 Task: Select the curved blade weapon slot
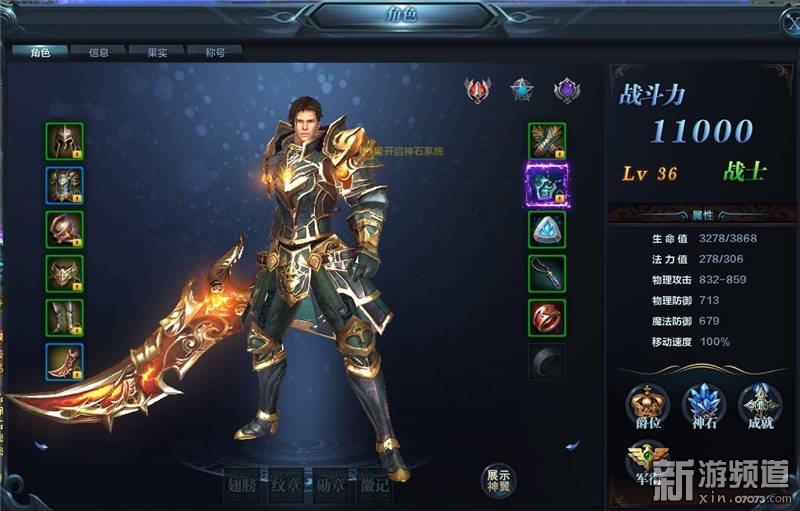pyautogui.click(x=64, y=361)
